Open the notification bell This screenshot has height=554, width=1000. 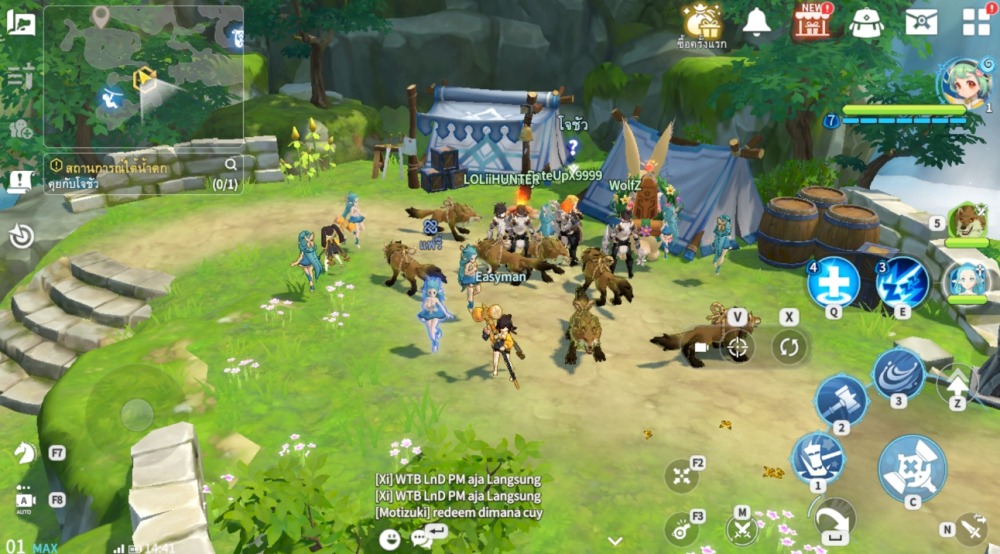pos(757,22)
